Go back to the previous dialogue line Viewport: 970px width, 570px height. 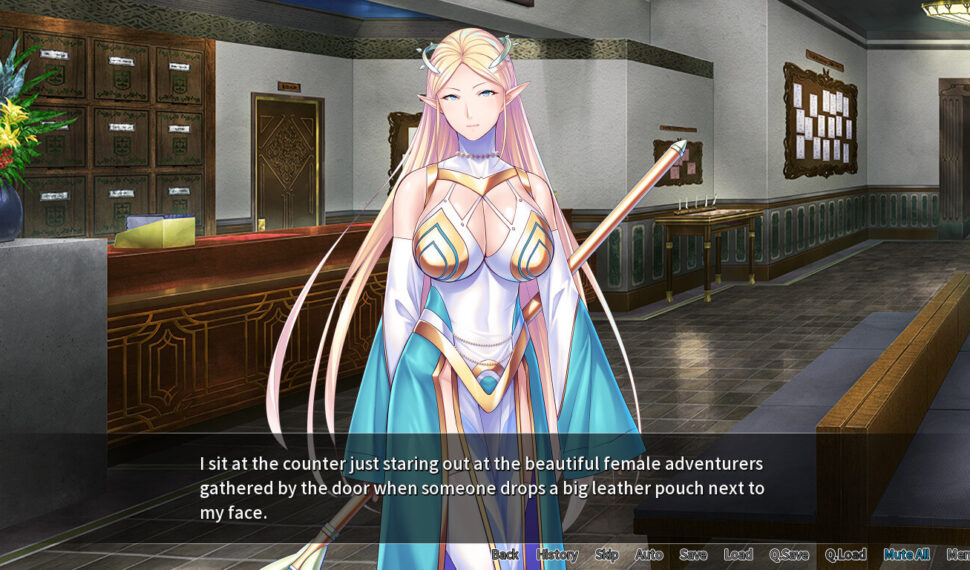coord(505,554)
